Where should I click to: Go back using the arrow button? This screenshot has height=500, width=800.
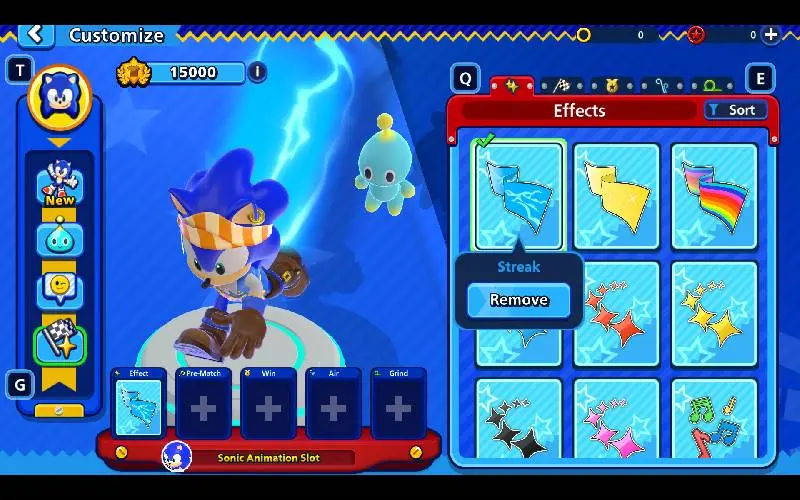35,34
